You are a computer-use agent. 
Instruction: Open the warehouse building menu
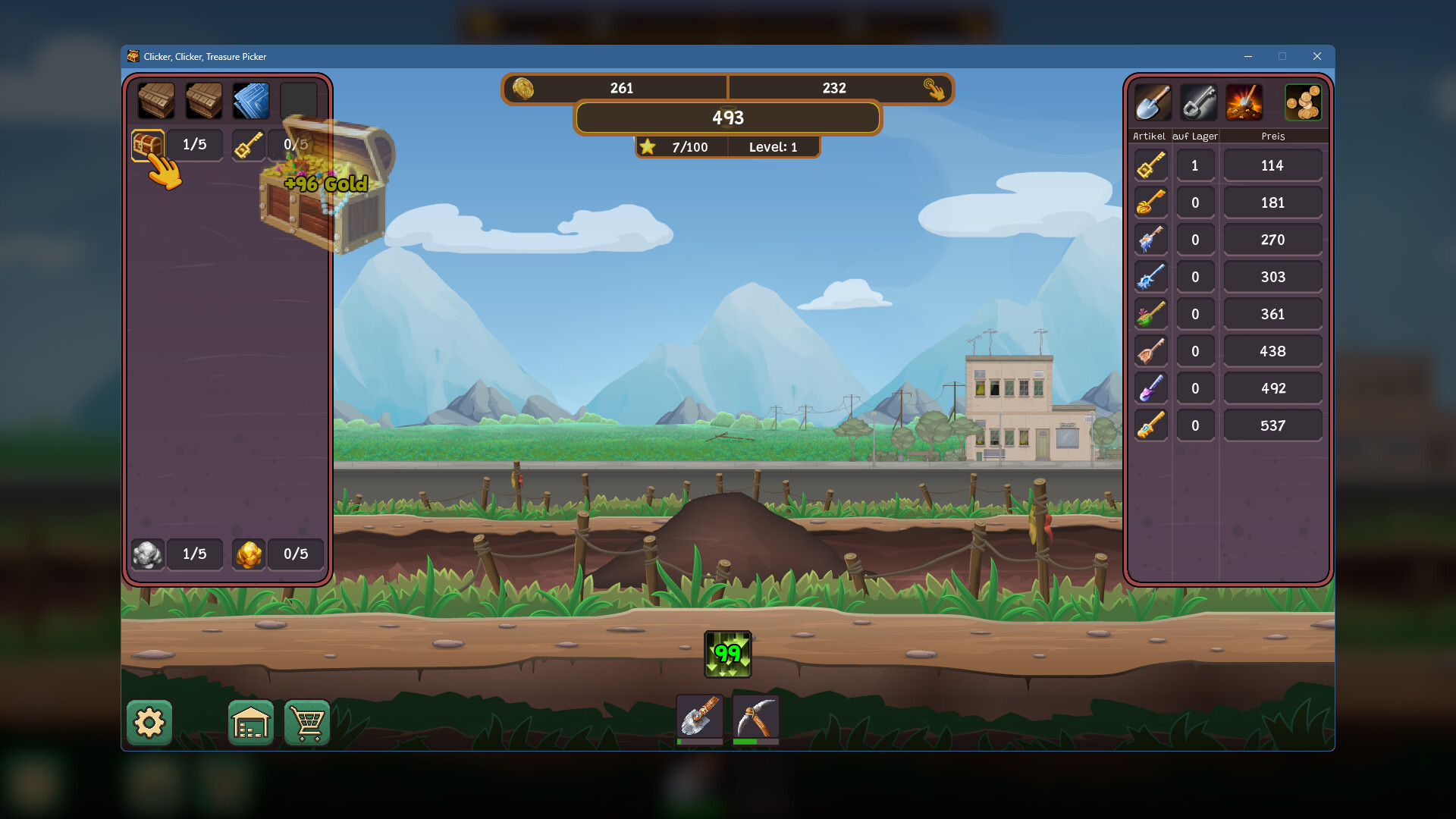point(251,723)
